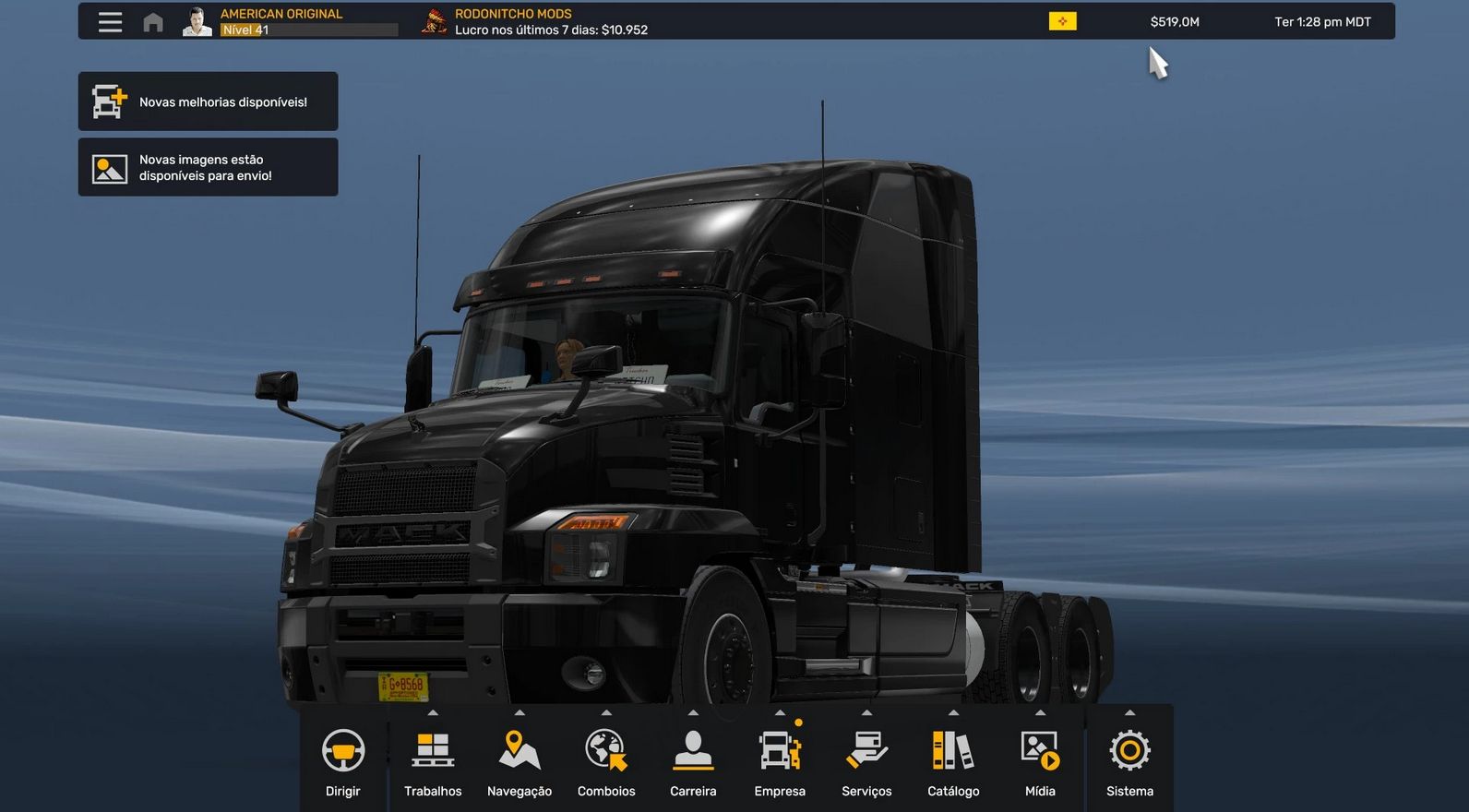
Task: Open the Empresa company menu
Action: pyautogui.click(x=780, y=762)
